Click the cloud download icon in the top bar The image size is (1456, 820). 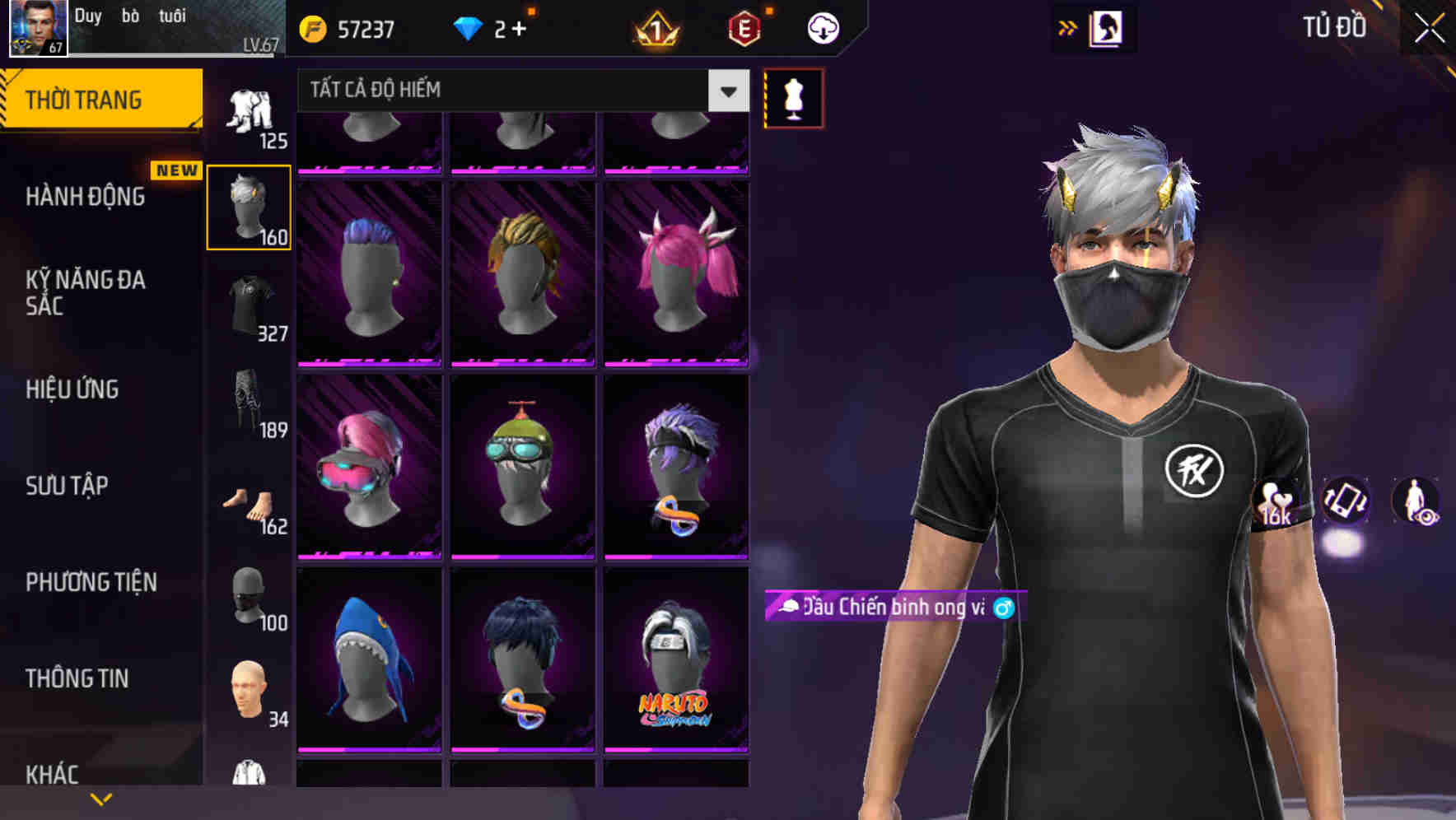coord(822,27)
